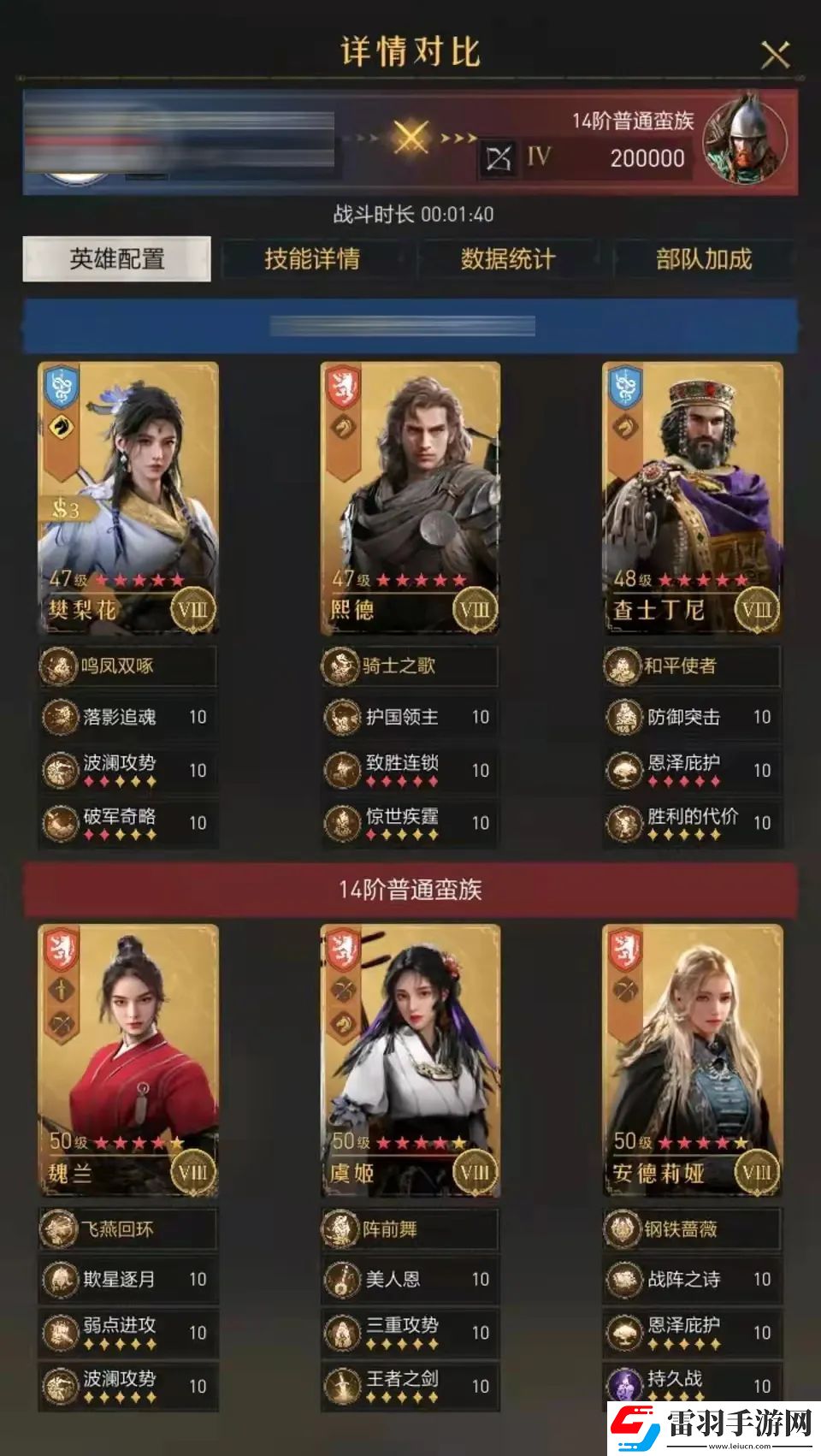Inspect the 虞姬 hero card
The width and height of the screenshot is (821, 1456).
(x=410, y=1061)
